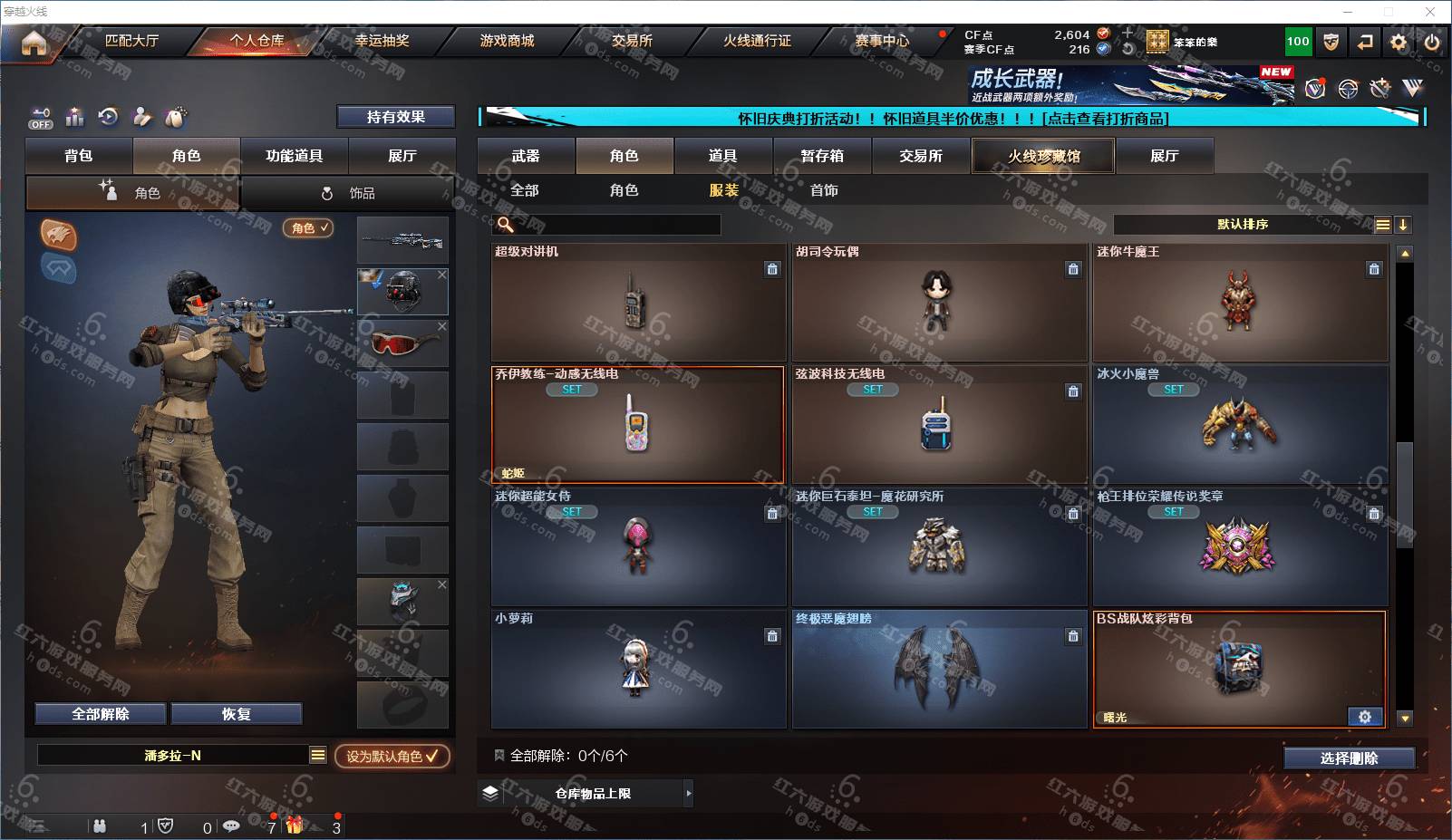This screenshot has width=1452, height=840.
Task: Pick the 小萝莉 doll item
Action: click(x=638, y=669)
